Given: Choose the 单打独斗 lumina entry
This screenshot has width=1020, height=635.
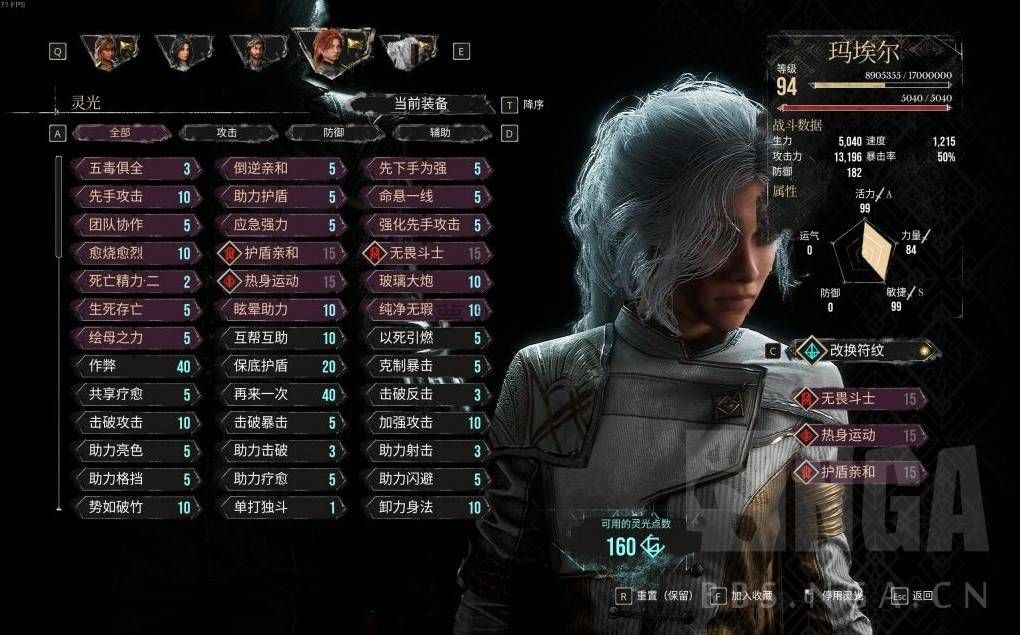Looking at the screenshot, I should 277,508.
